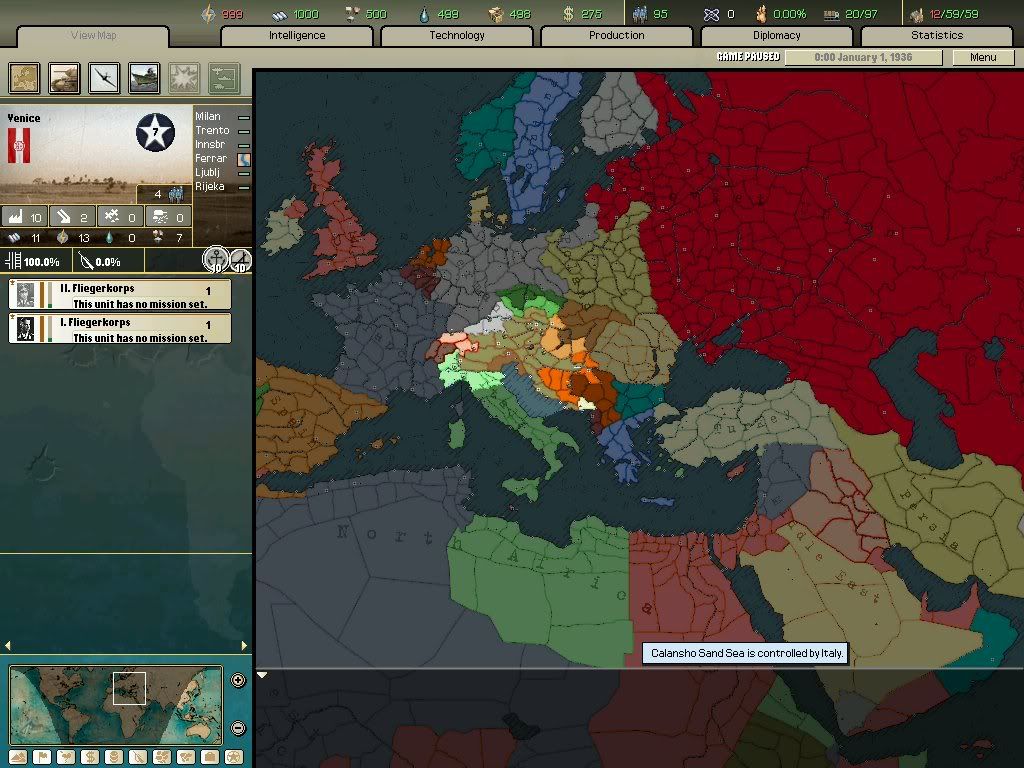Choose the I. Fliegerkorps unit
The width and height of the screenshot is (1024, 768).
pyautogui.click(x=119, y=329)
